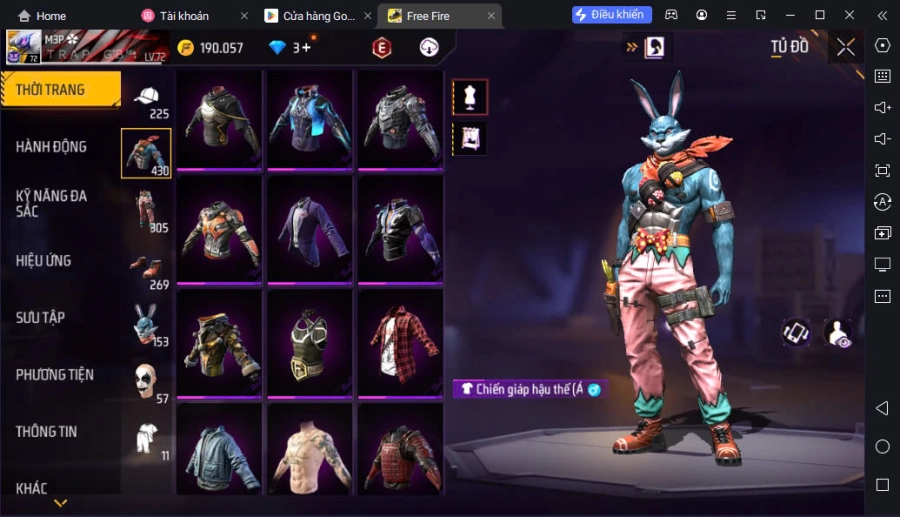Click the blue diamond currency counter
The width and height of the screenshot is (900, 517).
pos(288,47)
